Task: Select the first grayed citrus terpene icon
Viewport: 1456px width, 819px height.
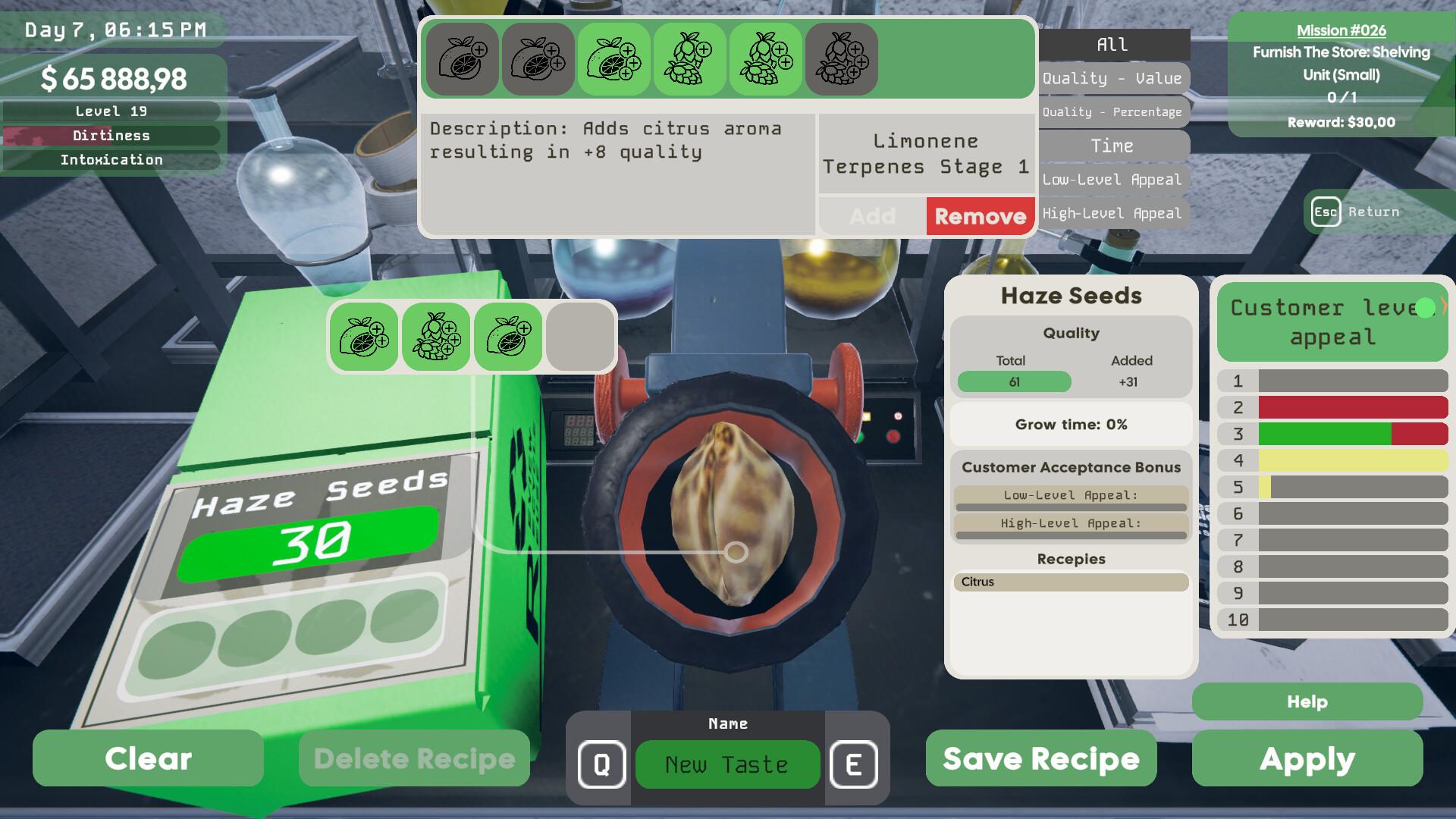Action: 462,58
